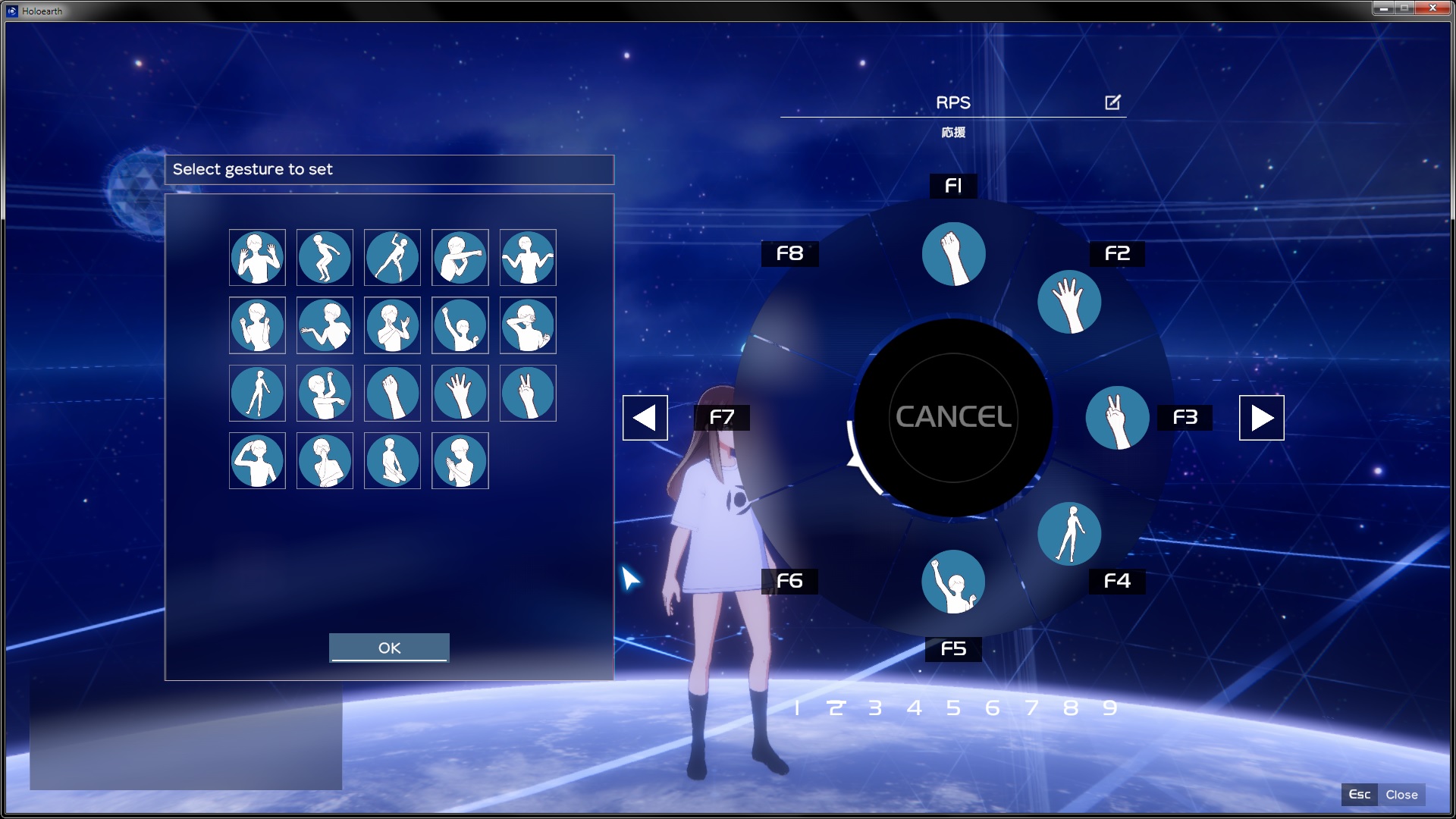
Task: Switch to wheel page 5
Action: (953, 708)
